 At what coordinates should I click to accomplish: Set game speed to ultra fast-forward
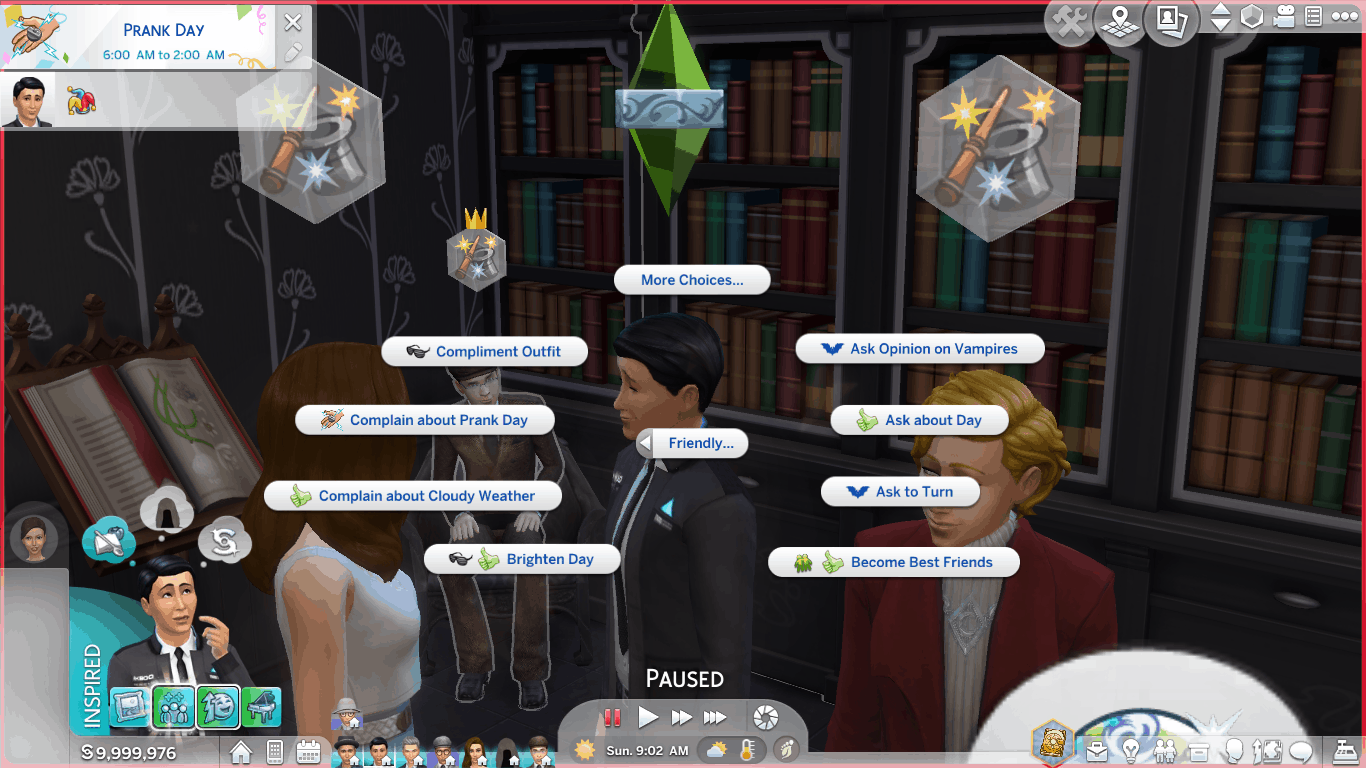point(715,717)
